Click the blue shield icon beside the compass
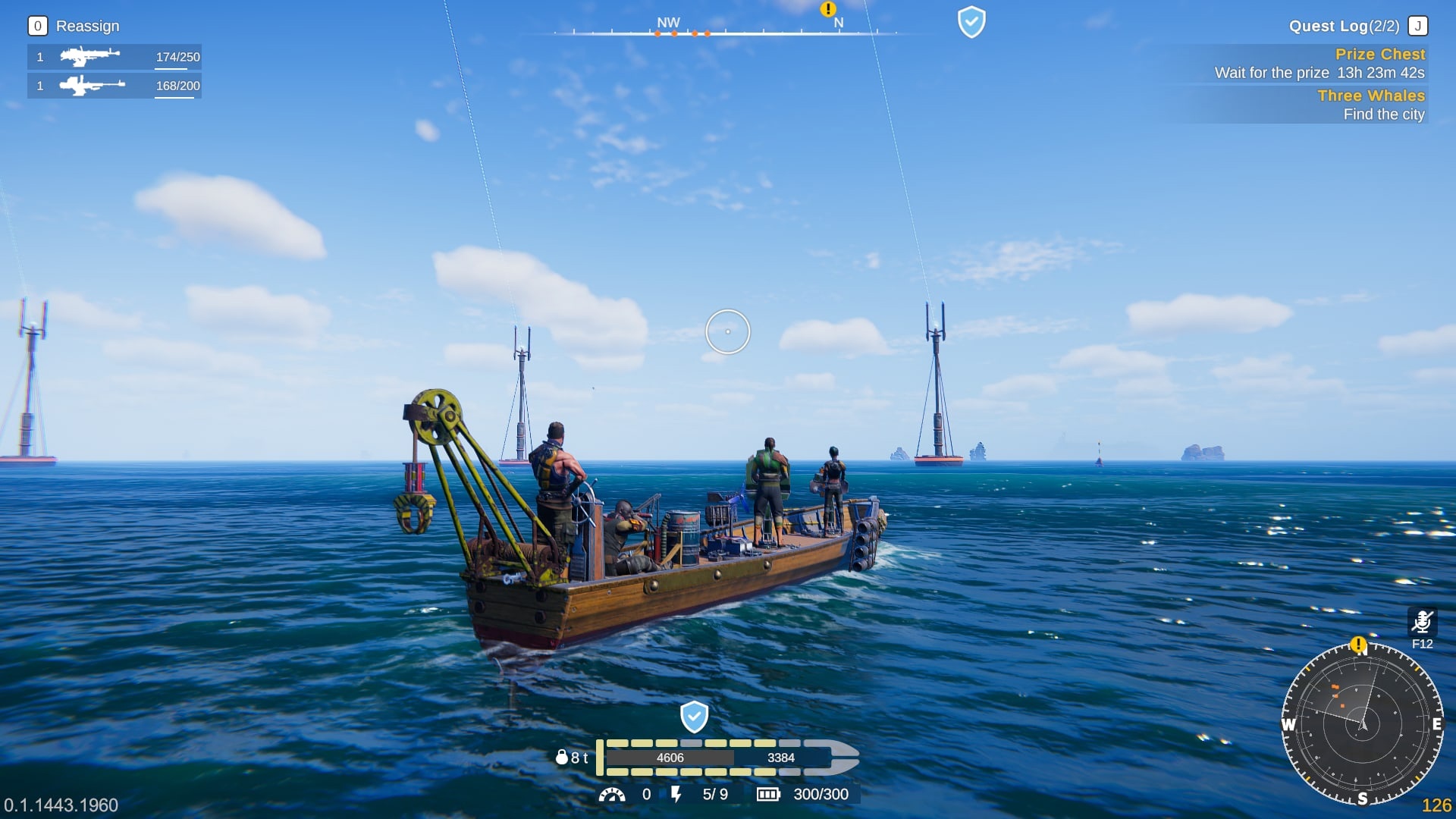 (971, 22)
